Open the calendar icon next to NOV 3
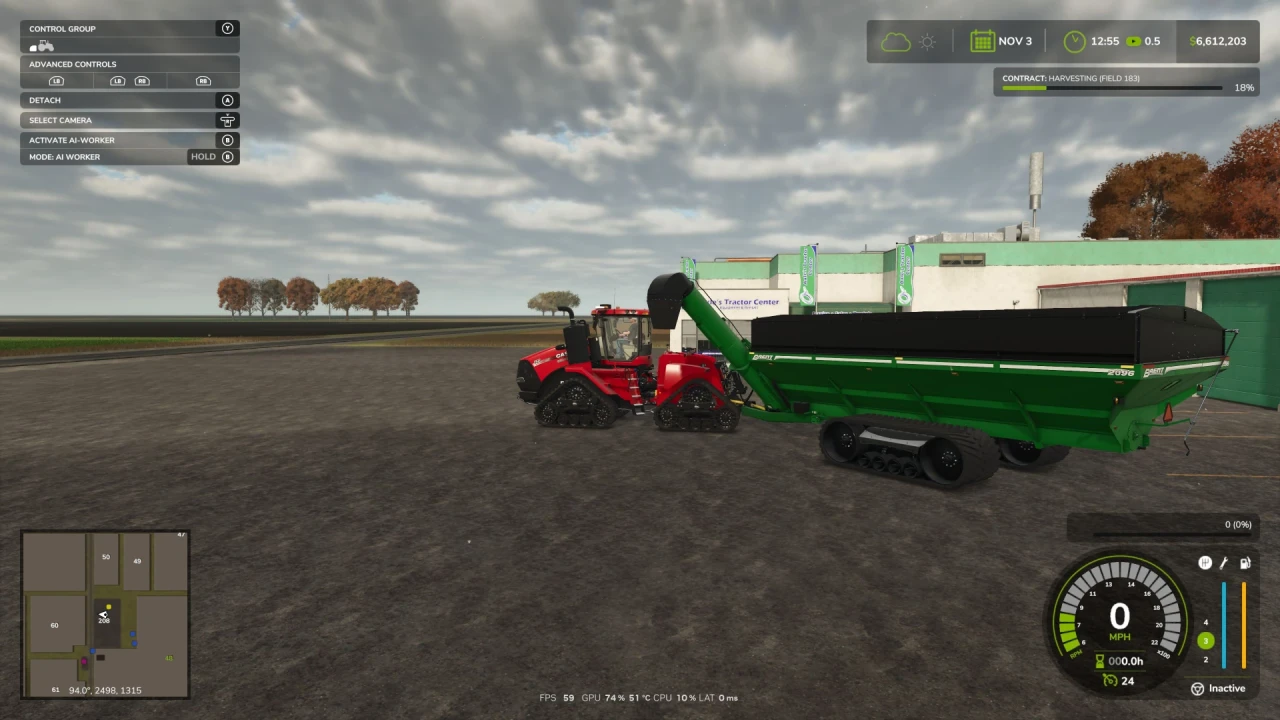The height and width of the screenshot is (720, 1280). pyautogui.click(x=983, y=41)
